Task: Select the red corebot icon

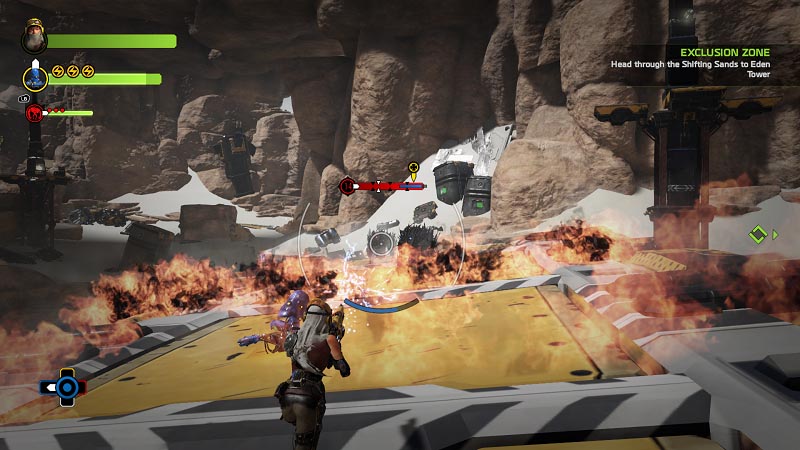Action: (33, 112)
